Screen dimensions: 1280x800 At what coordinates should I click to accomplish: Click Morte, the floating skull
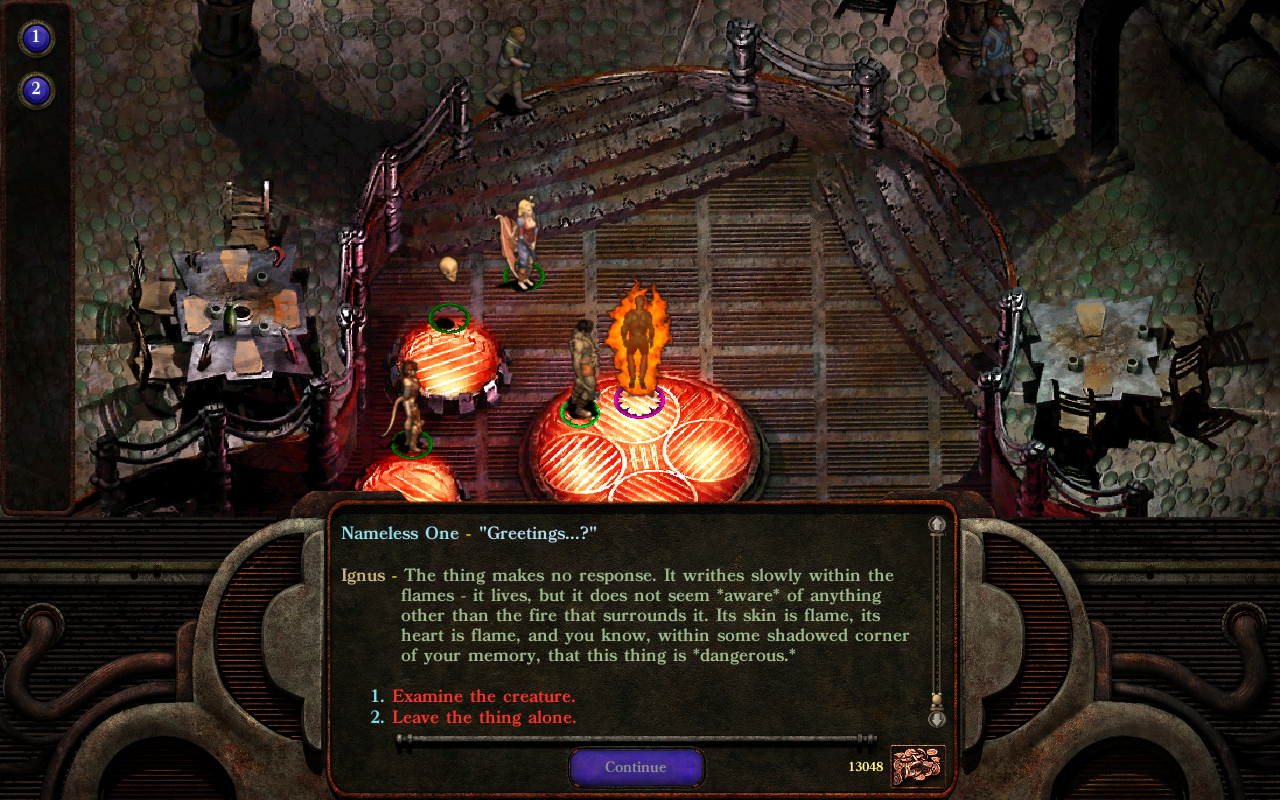(x=447, y=266)
